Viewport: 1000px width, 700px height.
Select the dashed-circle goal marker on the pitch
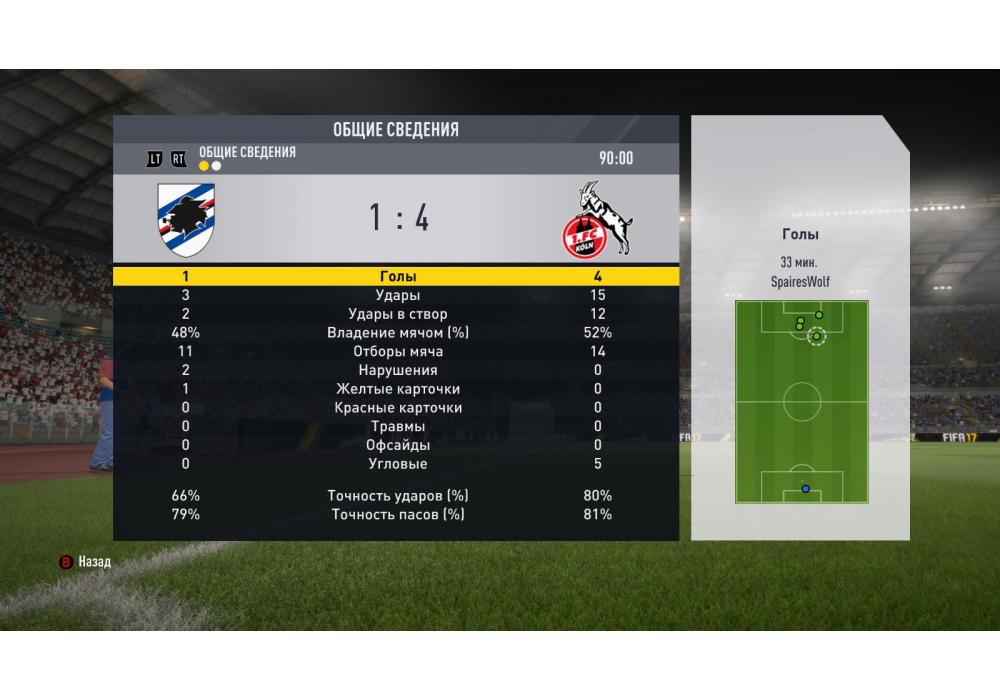pos(816,337)
